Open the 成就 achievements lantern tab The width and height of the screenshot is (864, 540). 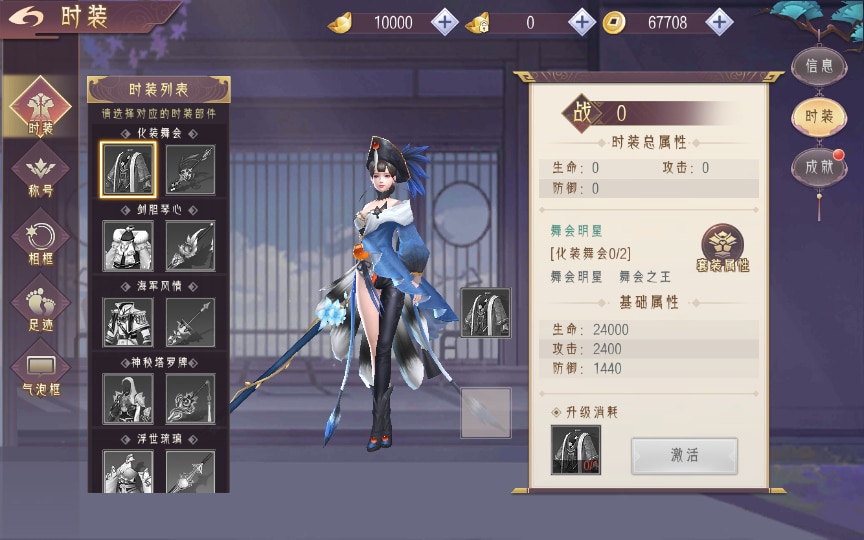[819, 167]
